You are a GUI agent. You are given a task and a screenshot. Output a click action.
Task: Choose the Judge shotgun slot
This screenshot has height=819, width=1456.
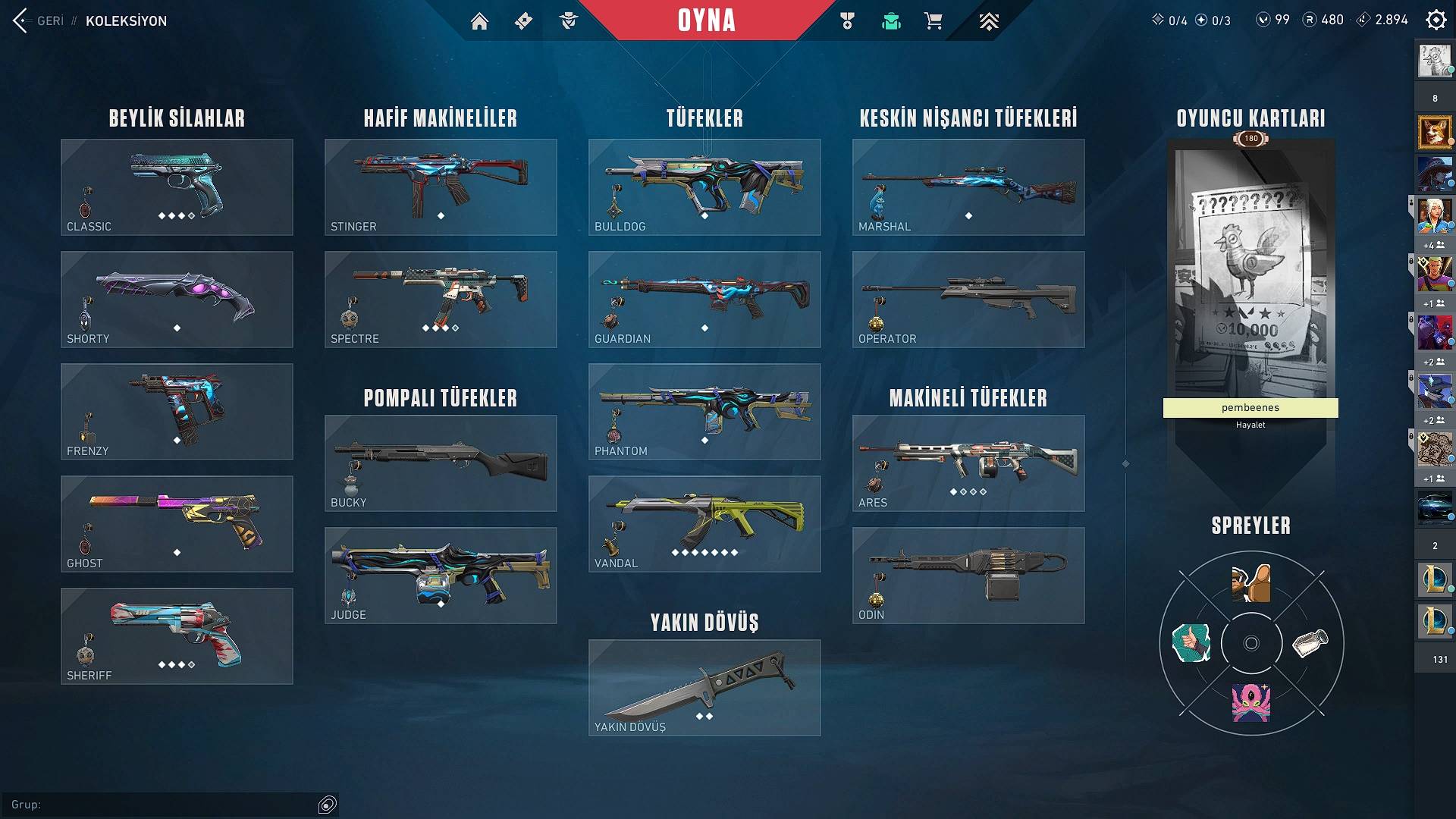point(441,576)
